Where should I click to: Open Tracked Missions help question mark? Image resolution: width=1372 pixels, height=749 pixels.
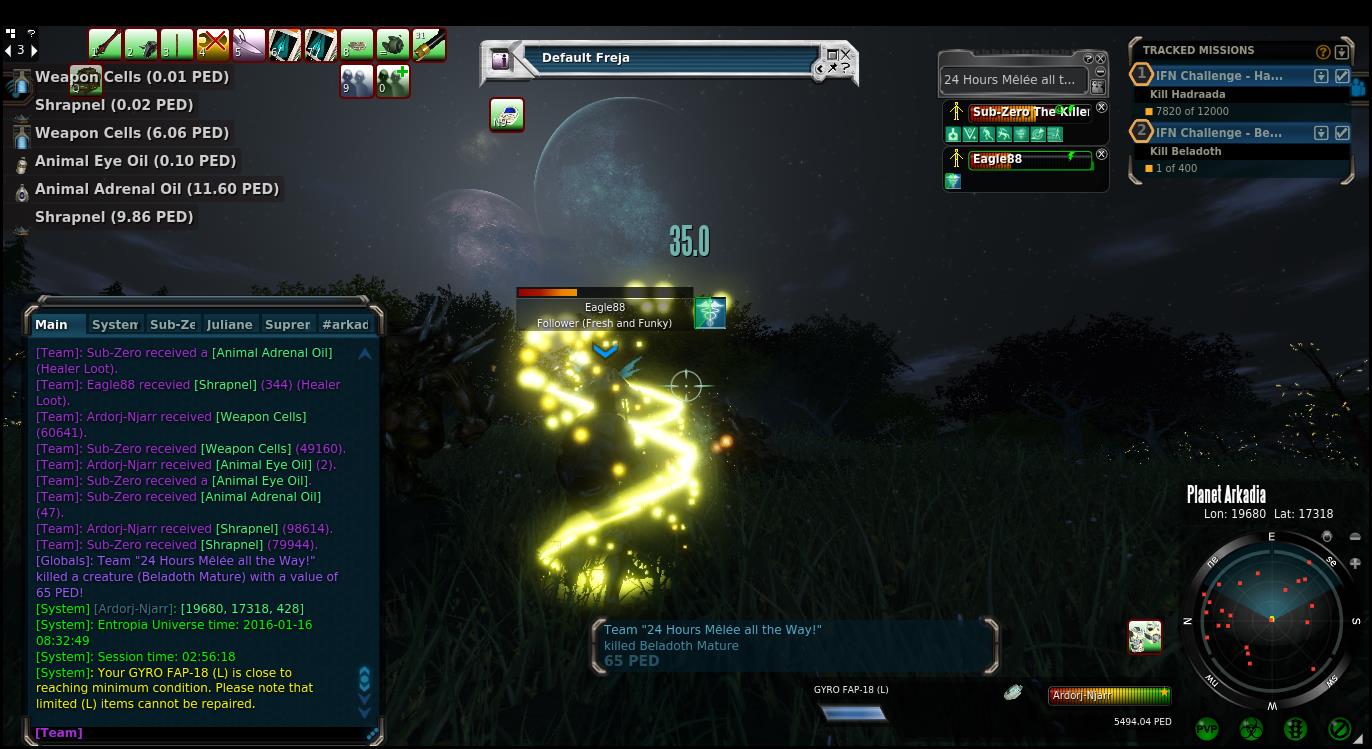(1323, 52)
